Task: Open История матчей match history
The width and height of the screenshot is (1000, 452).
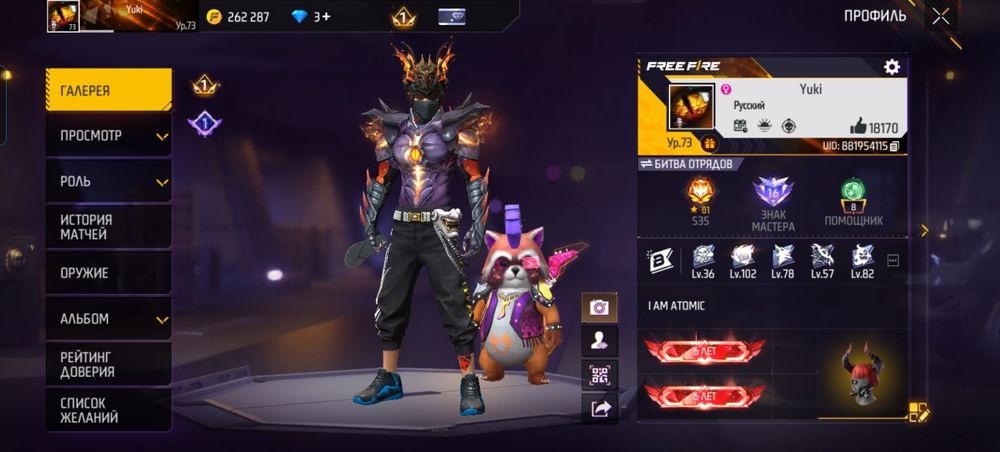Action: coord(108,227)
